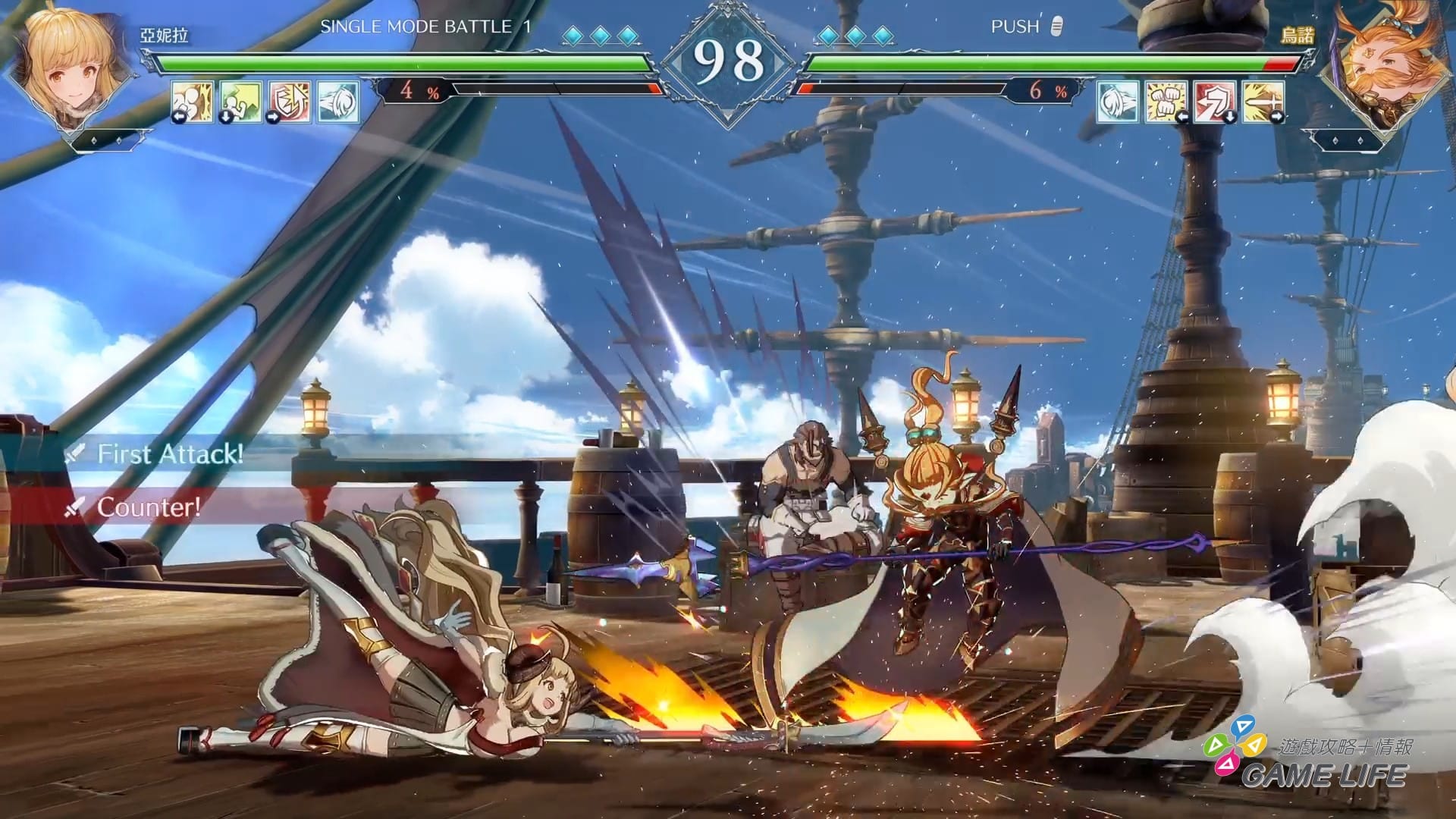1456x819 pixels.
Task: Trigger Anila's red shield-and-lightning skill icon
Action: [289, 102]
